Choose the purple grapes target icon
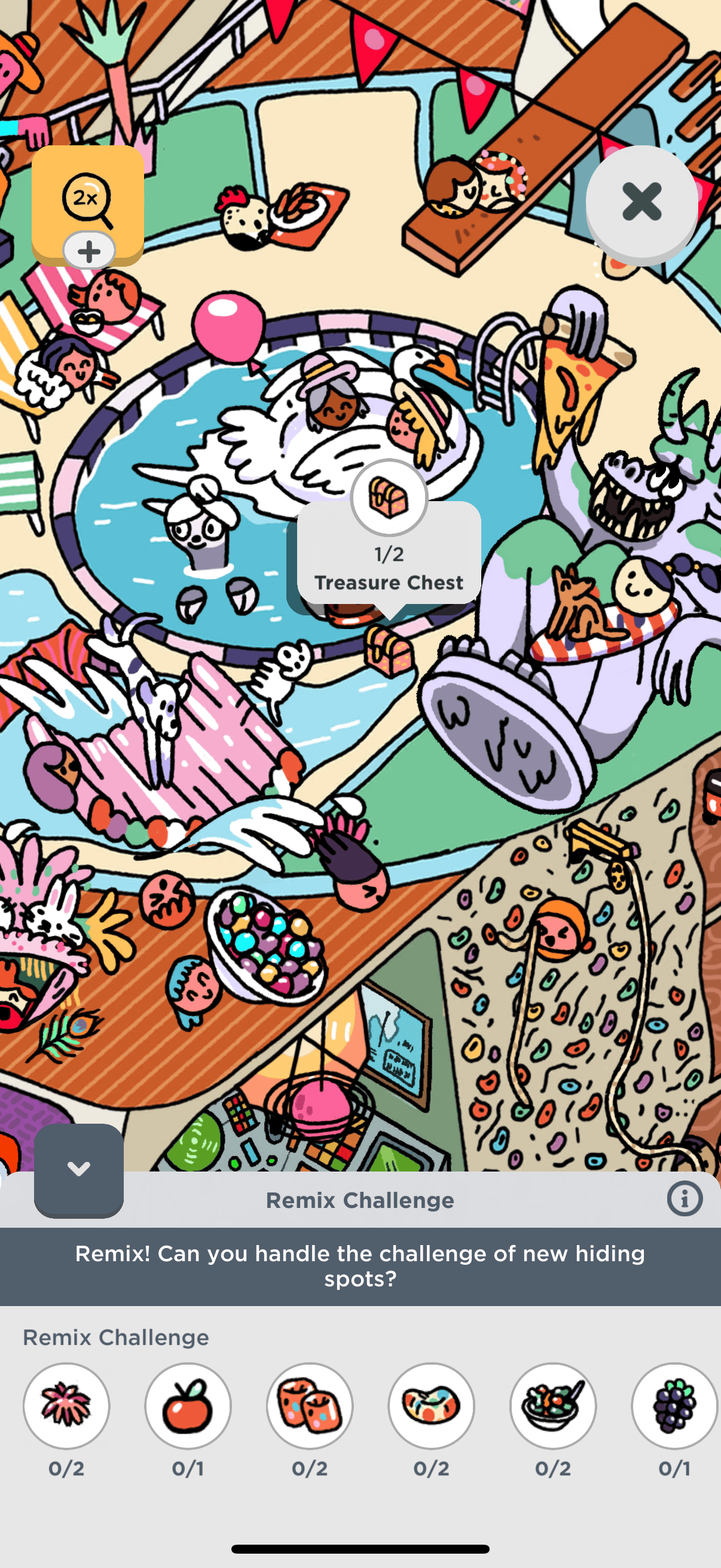This screenshot has height=1568, width=721. (674, 1405)
